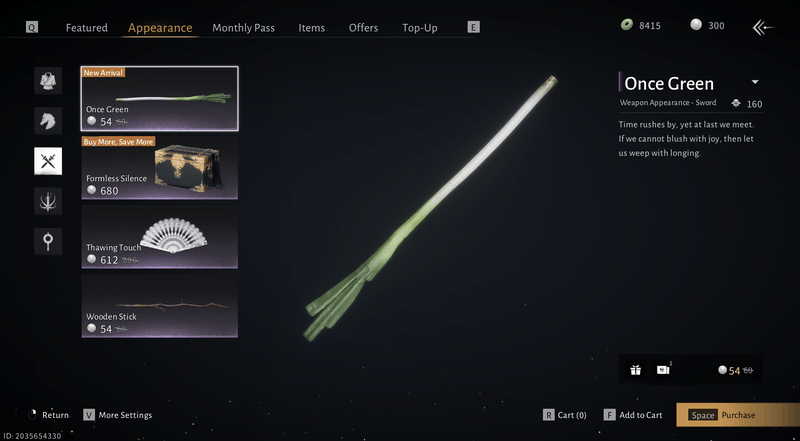
Task: Click the gift box icon
Action: (635, 370)
